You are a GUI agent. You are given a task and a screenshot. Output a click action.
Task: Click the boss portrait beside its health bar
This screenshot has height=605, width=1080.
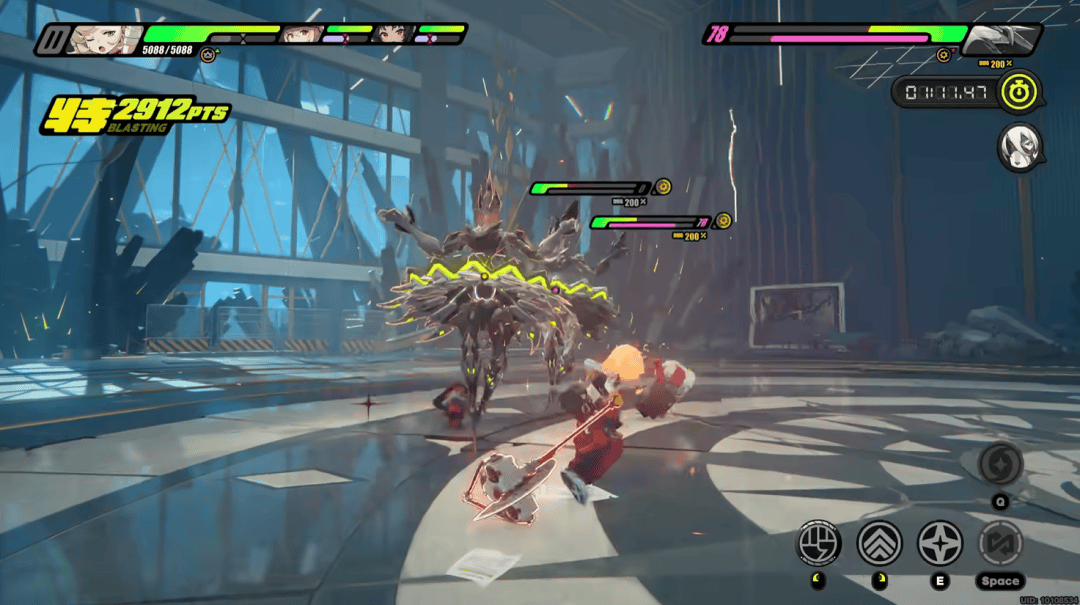pos(998,38)
